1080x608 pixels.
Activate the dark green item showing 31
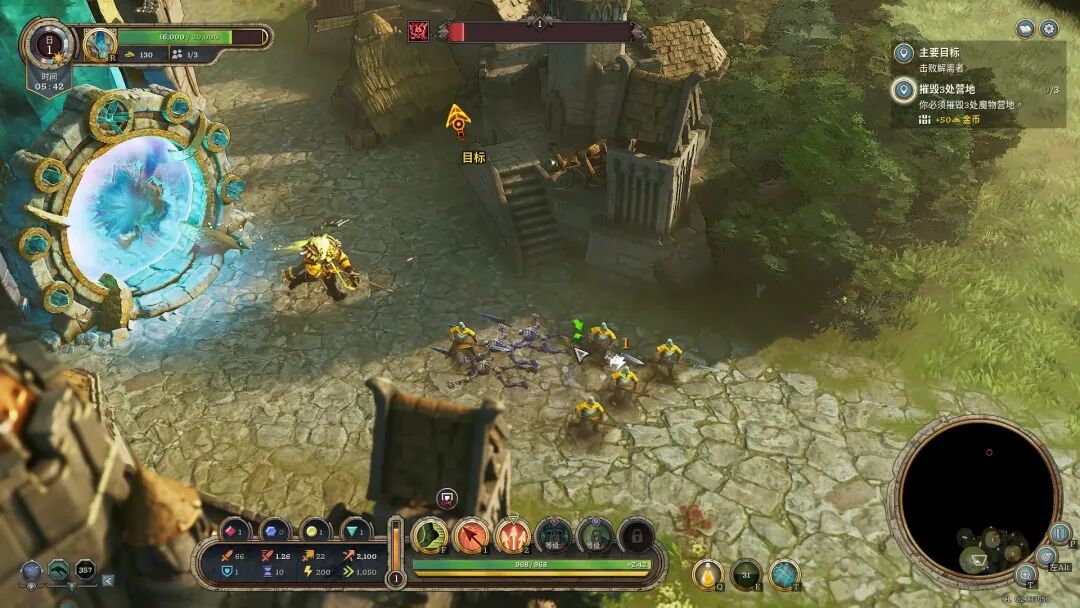(x=746, y=574)
